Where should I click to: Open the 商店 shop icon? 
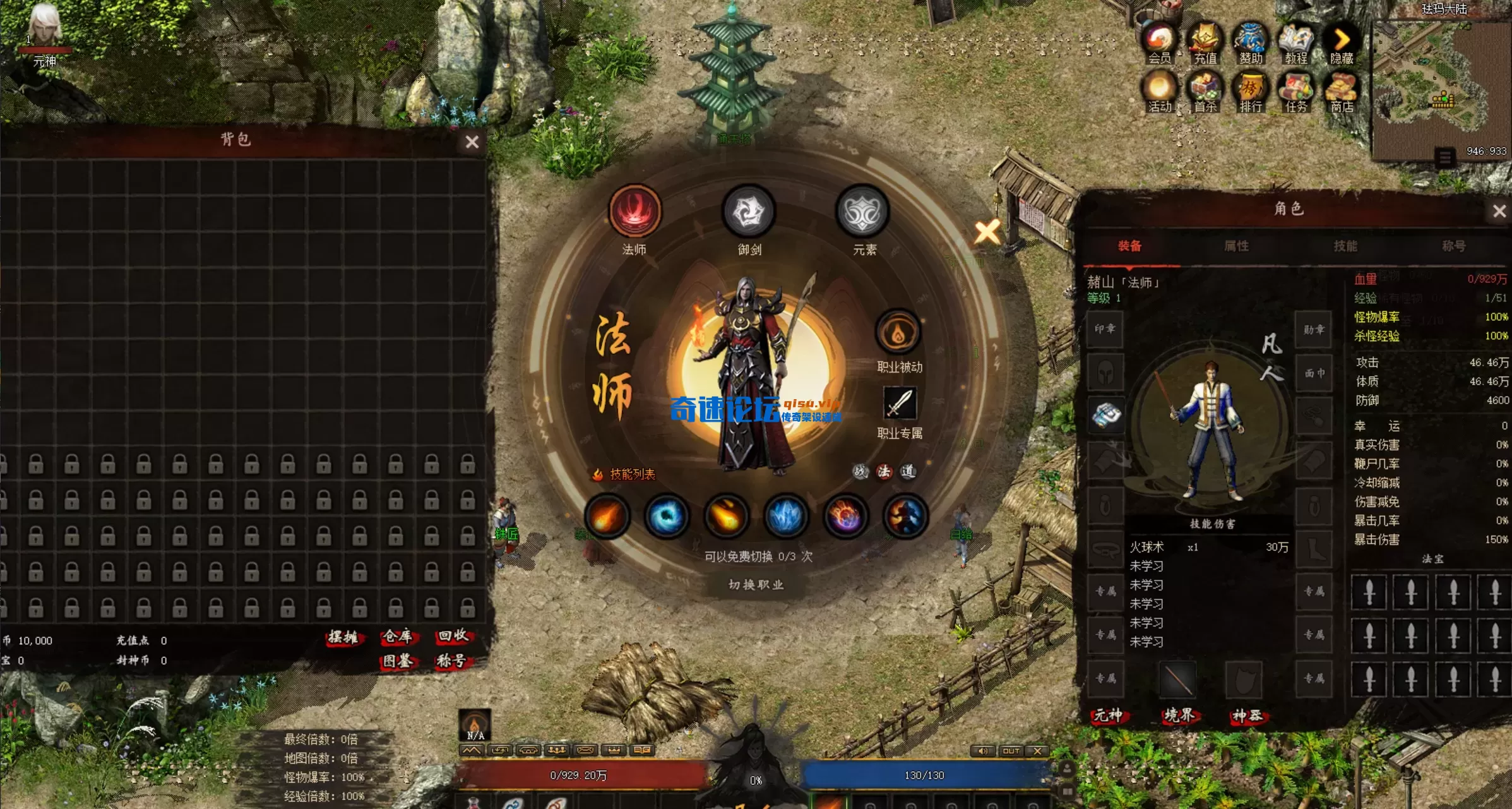1342,92
